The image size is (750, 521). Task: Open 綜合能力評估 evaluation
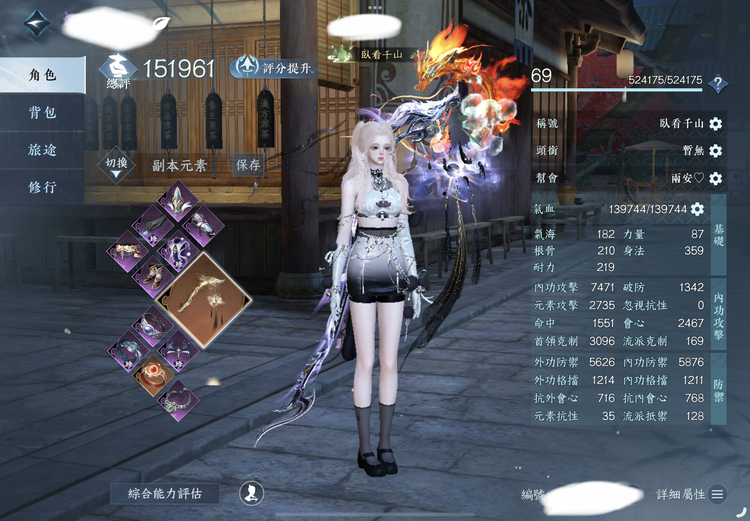(165, 493)
